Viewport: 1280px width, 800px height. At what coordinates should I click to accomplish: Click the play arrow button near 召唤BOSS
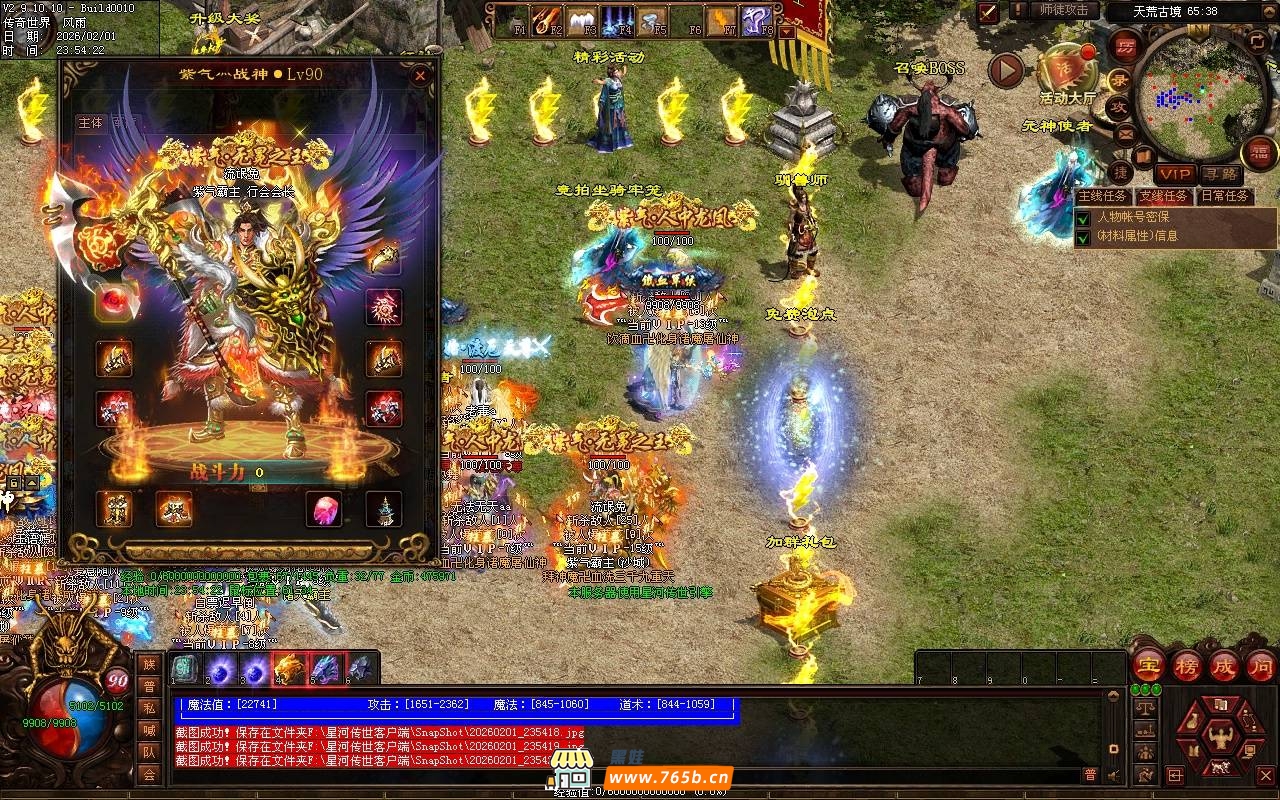click(x=1006, y=70)
